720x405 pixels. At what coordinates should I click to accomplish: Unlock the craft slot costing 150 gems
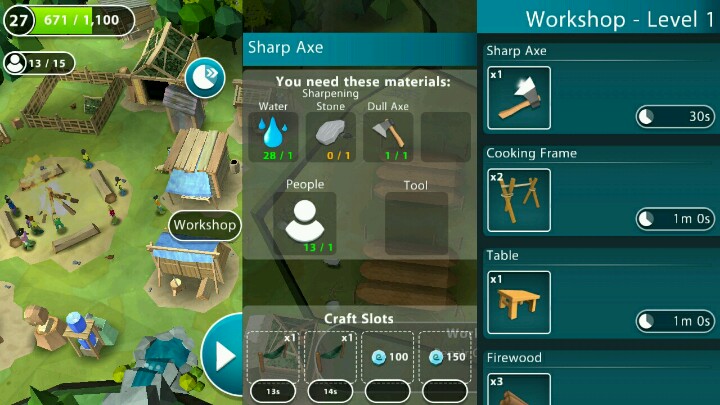click(x=444, y=356)
